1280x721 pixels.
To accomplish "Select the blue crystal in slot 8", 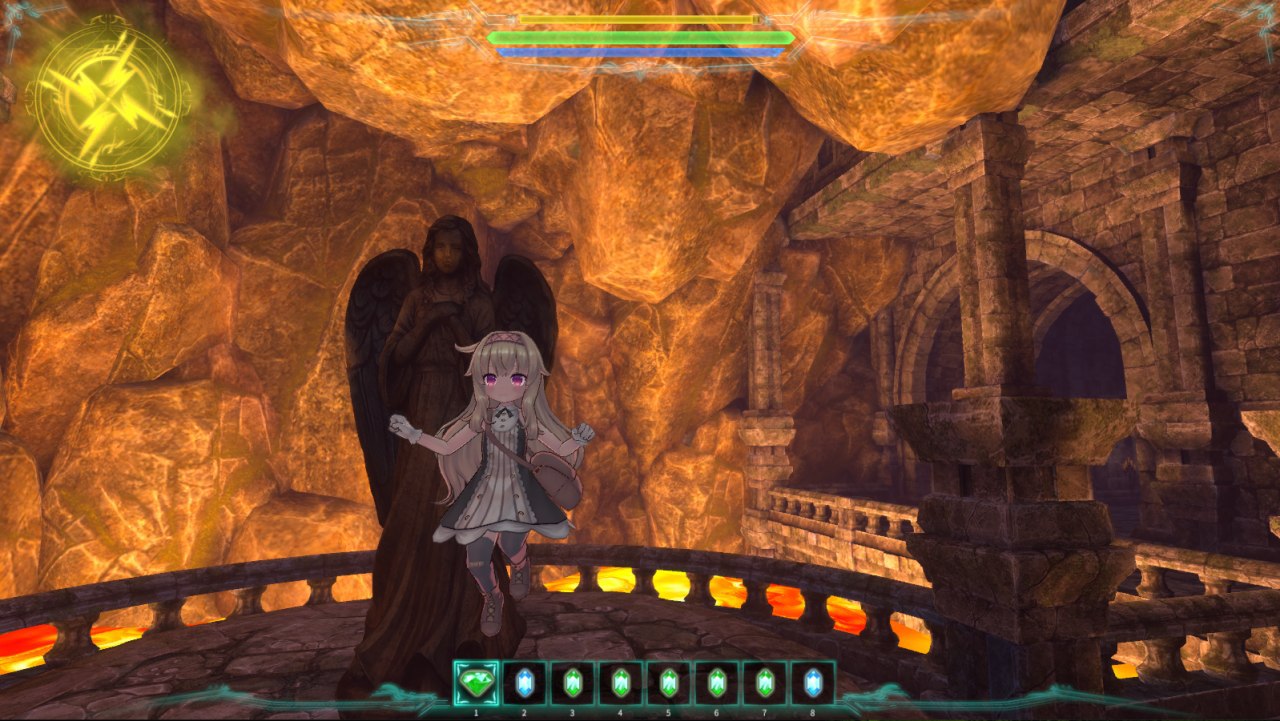I will click(x=812, y=683).
